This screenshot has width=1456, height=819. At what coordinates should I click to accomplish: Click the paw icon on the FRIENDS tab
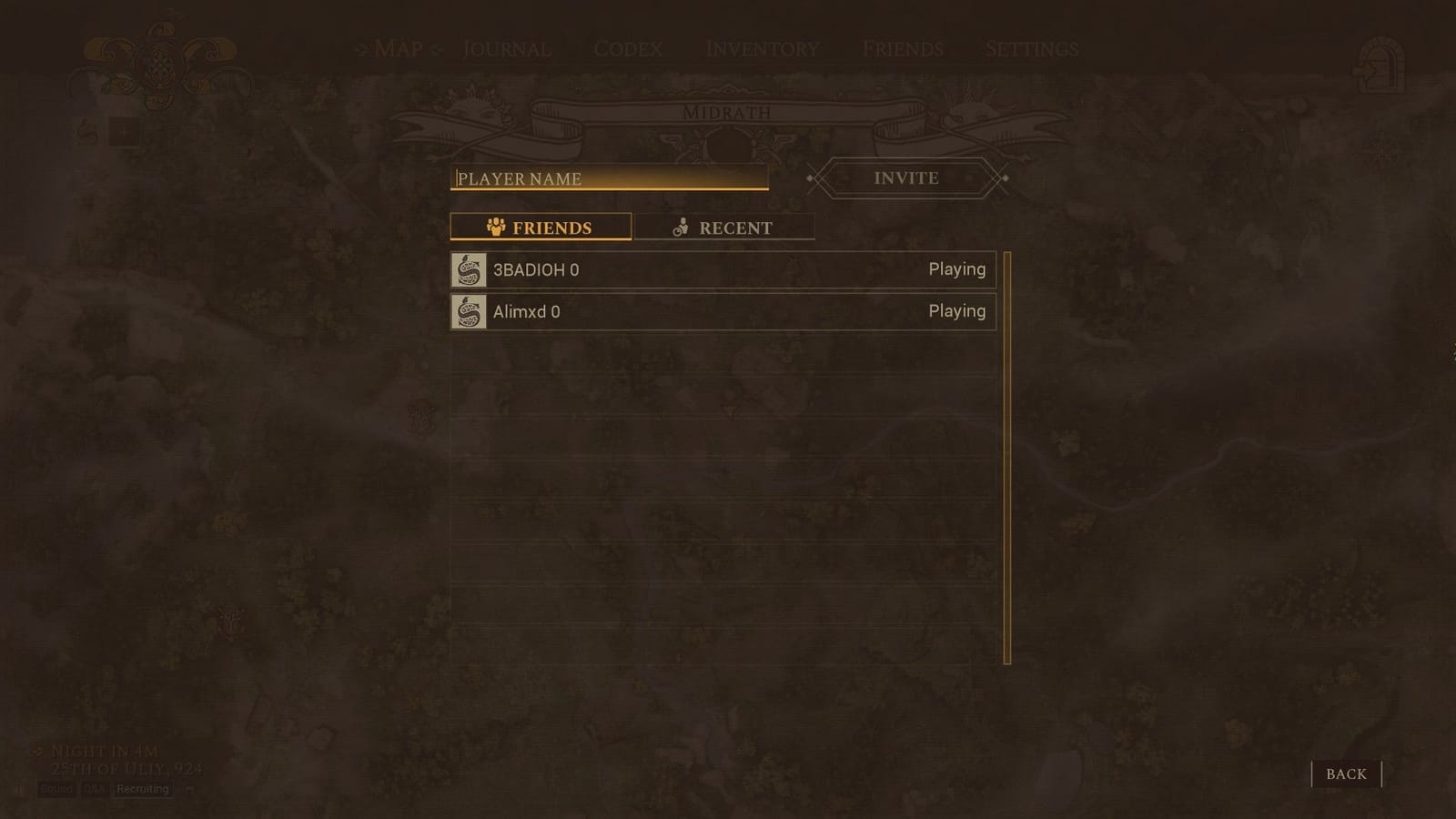496,227
